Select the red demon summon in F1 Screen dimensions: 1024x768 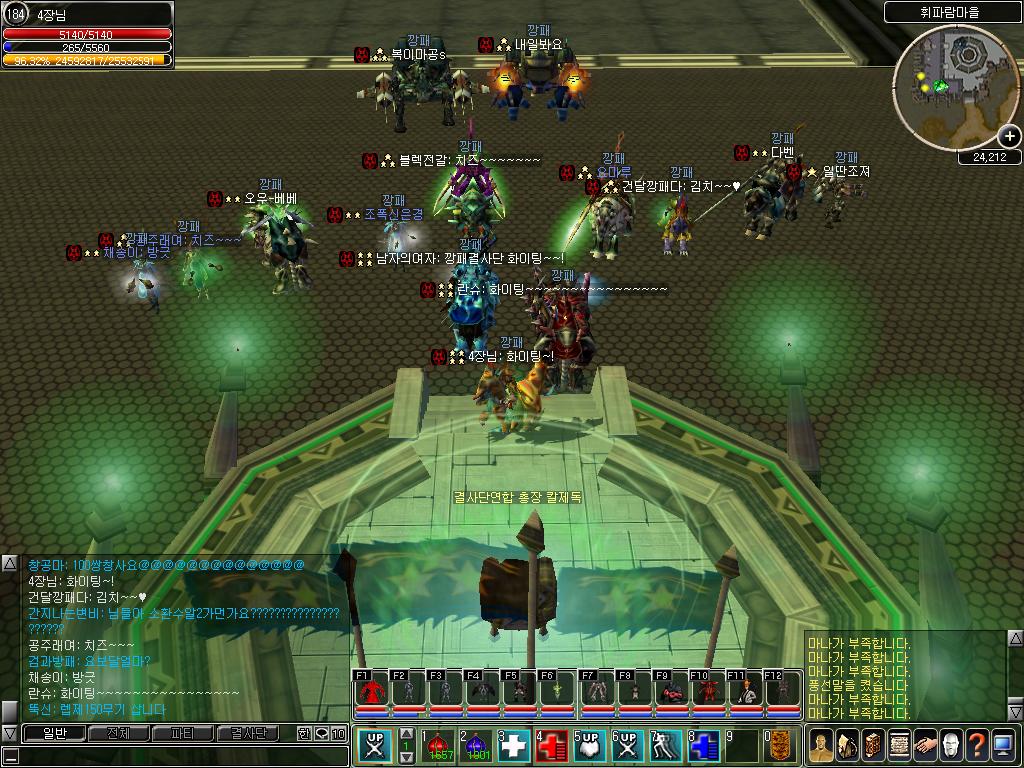[x=370, y=690]
